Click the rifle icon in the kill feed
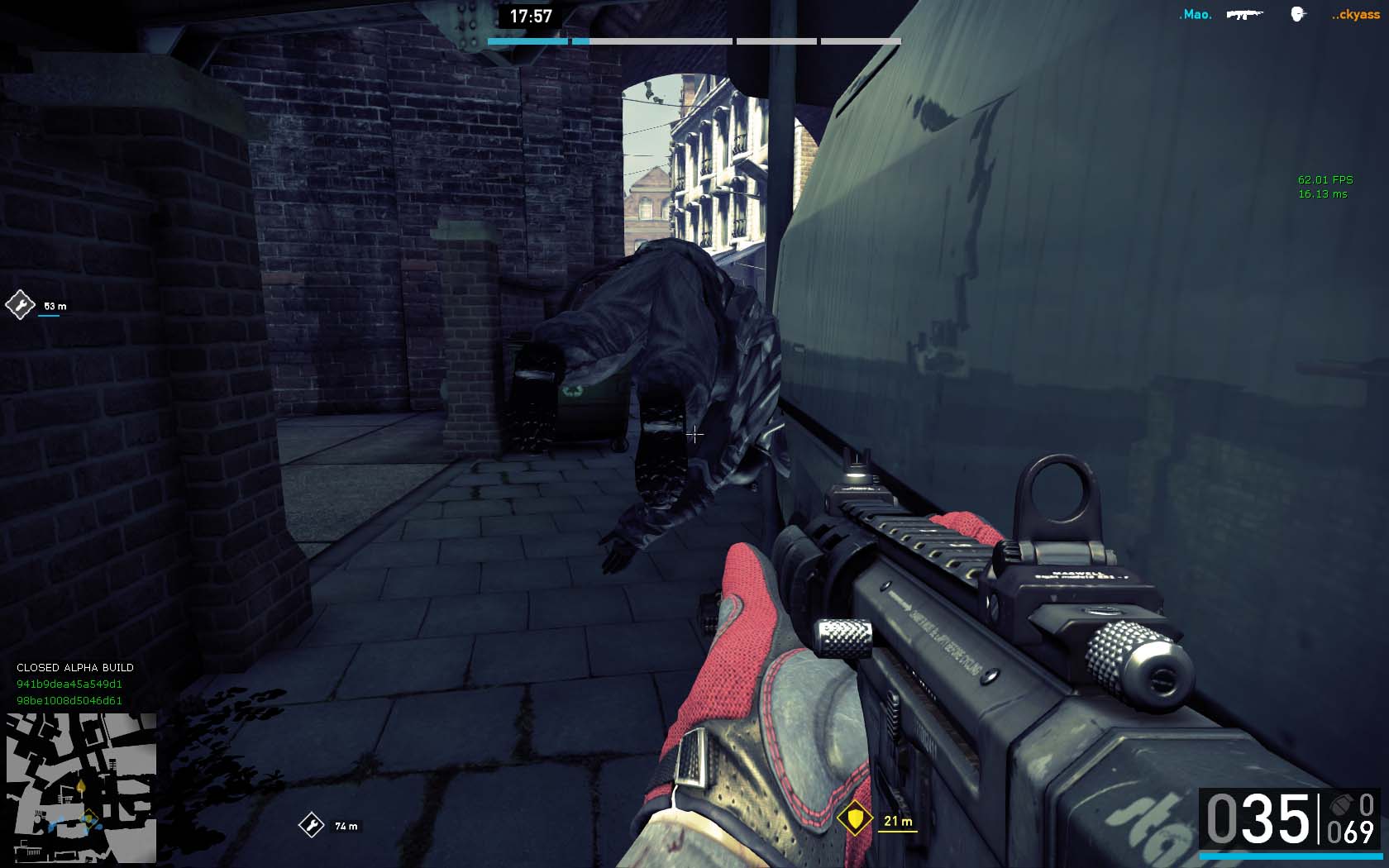The height and width of the screenshot is (868, 1389). pyautogui.click(x=1244, y=15)
